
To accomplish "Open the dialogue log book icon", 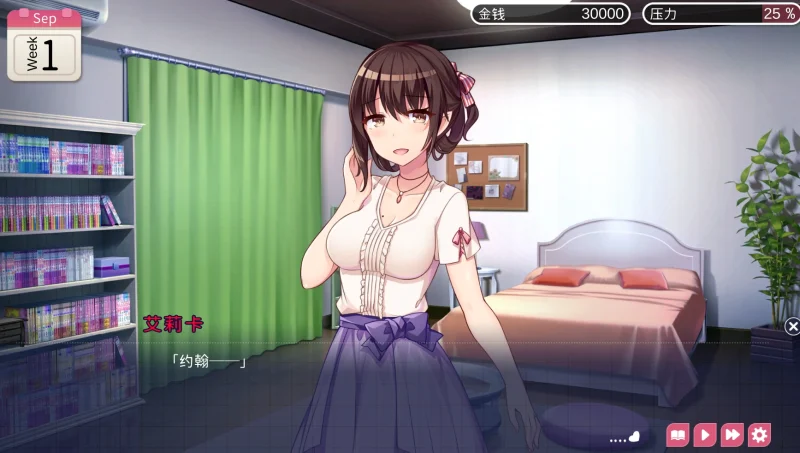I will pos(678,435).
